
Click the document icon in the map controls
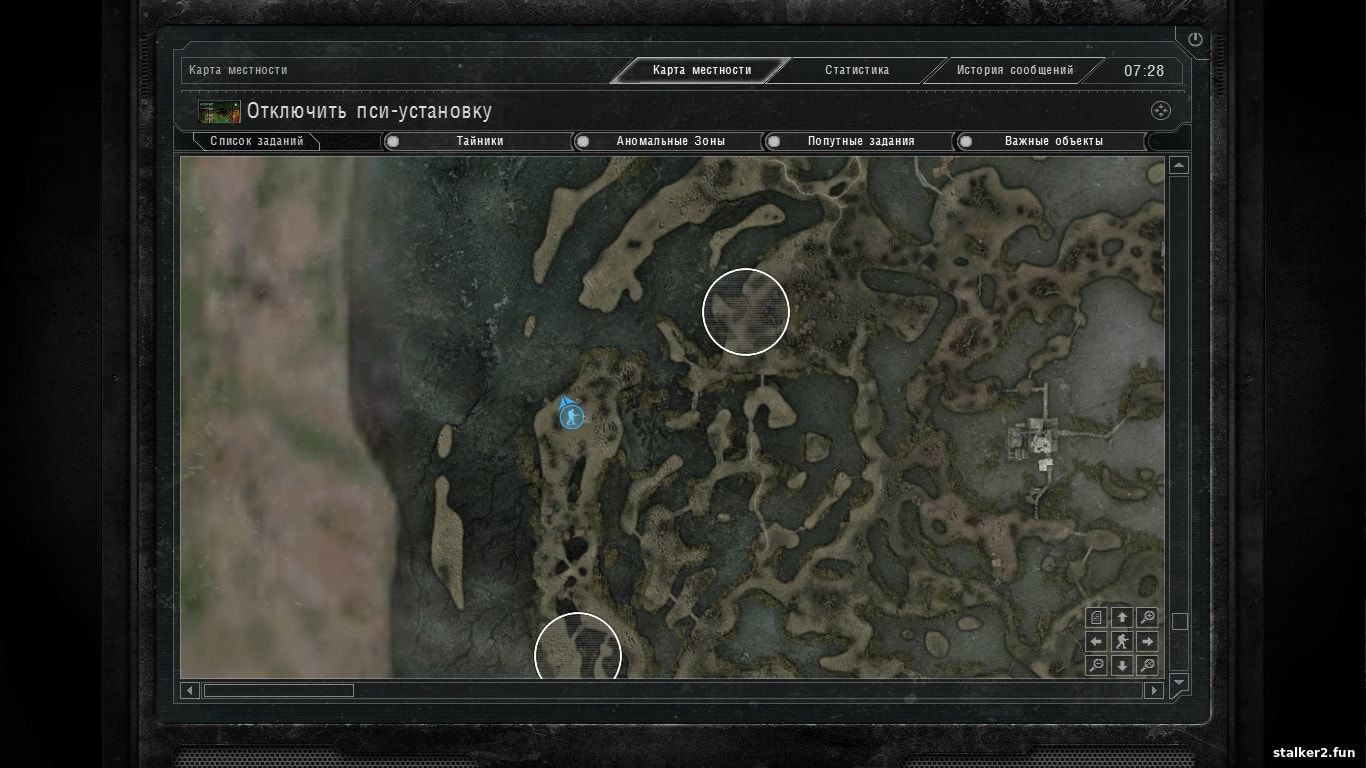1096,617
